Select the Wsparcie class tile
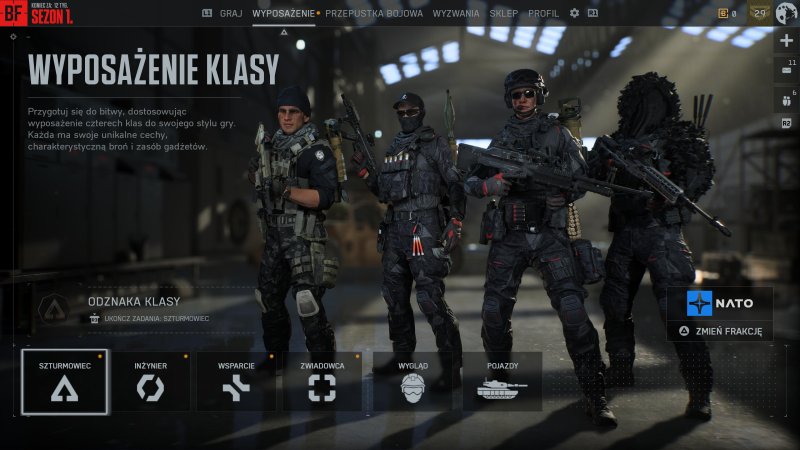Viewport: 800px width, 450px height. 235,381
